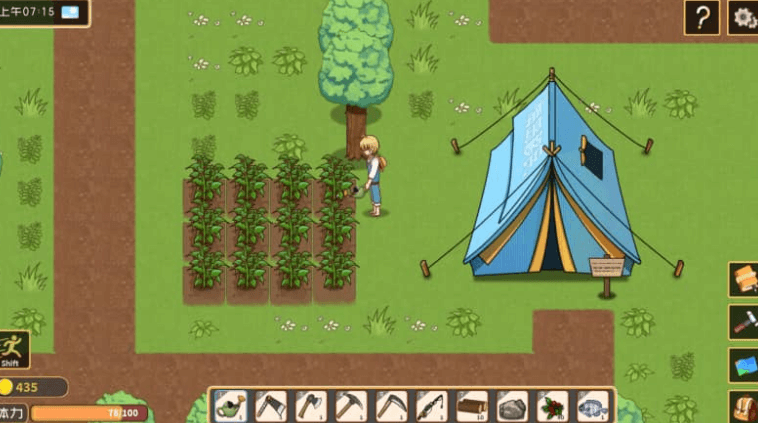The image size is (758, 423).
Task: Open the help question mark button
Action: click(701, 17)
